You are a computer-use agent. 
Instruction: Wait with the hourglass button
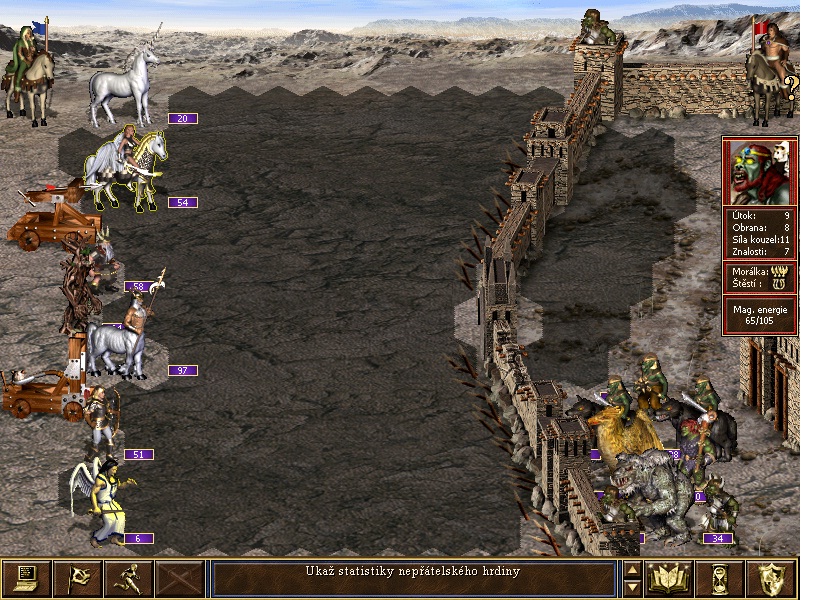[x=721, y=578]
